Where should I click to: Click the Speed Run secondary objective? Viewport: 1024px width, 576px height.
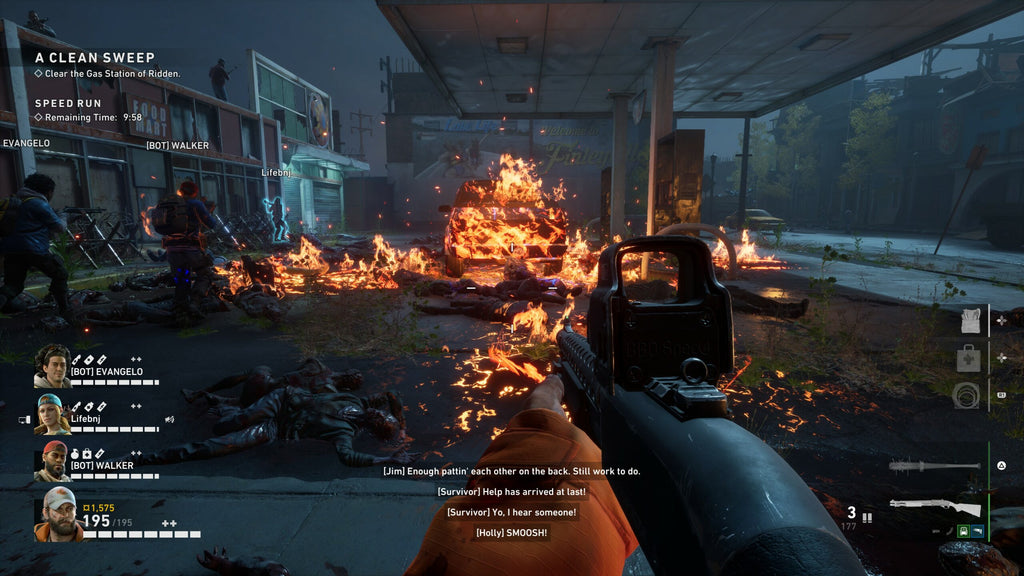click(68, 103)
